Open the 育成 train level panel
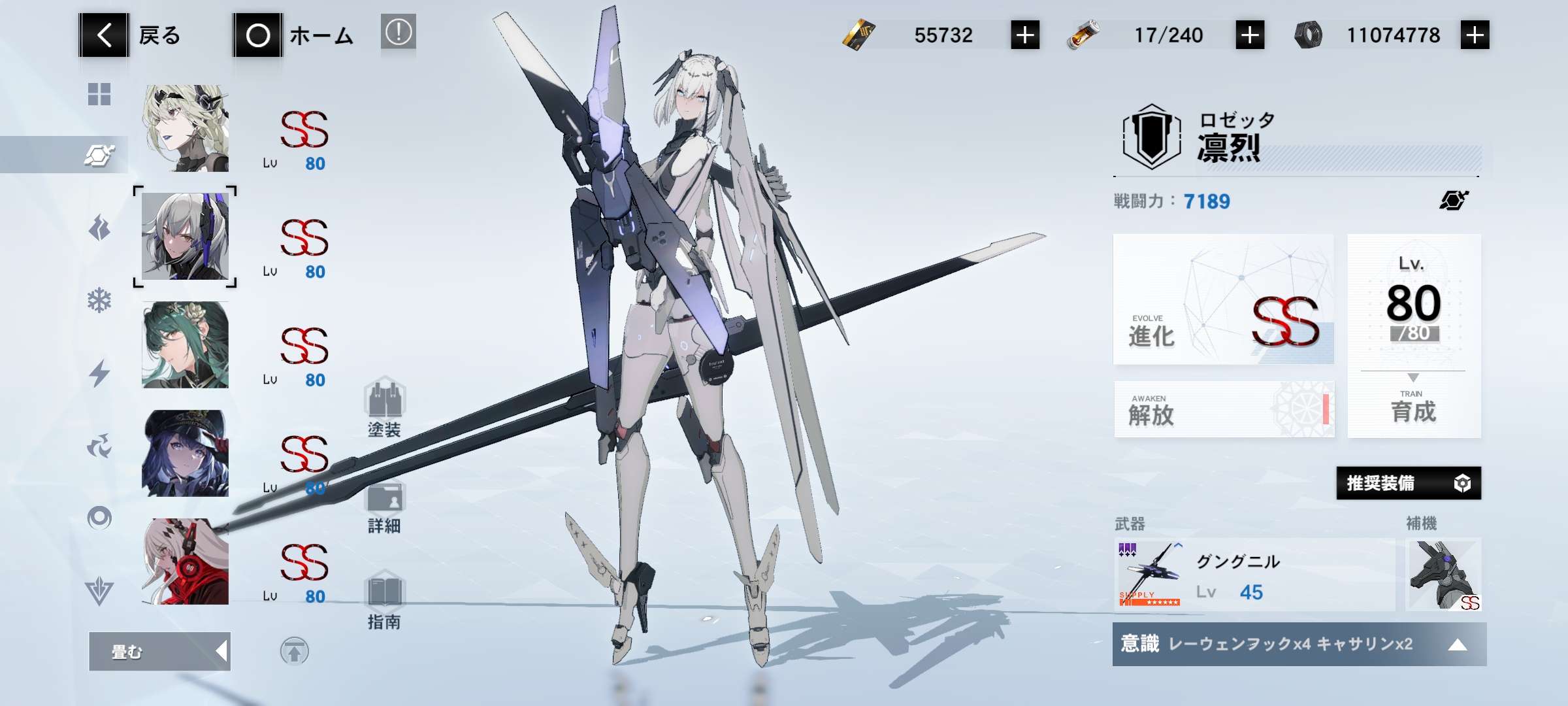Viewport: 1568px width, 706px height. [x=1414, y=336]
